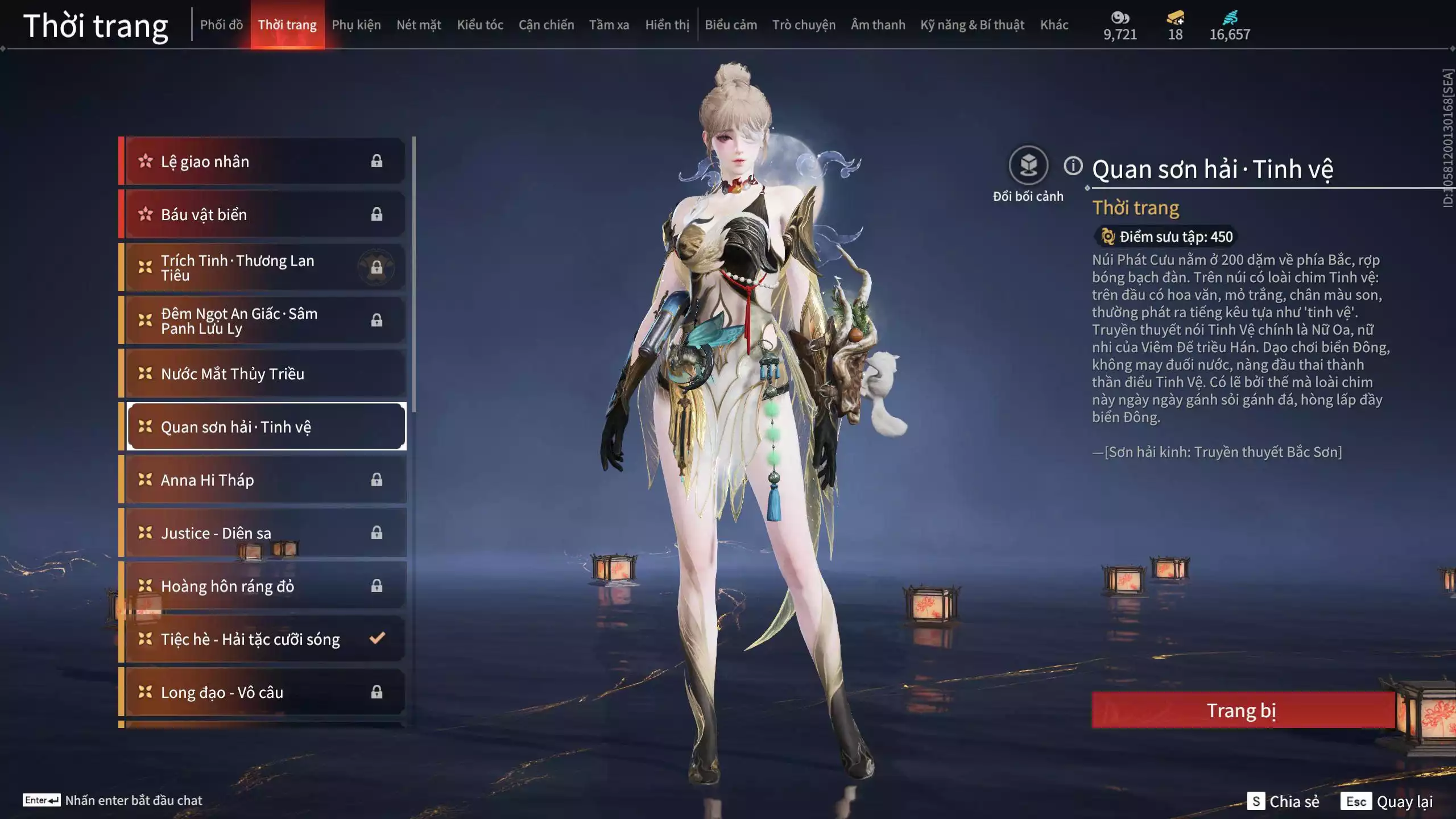Choose the Hoàng hôn ráng đỏ outfit
This screenshot has width=1456, height=819.
[x=264, y=586]
